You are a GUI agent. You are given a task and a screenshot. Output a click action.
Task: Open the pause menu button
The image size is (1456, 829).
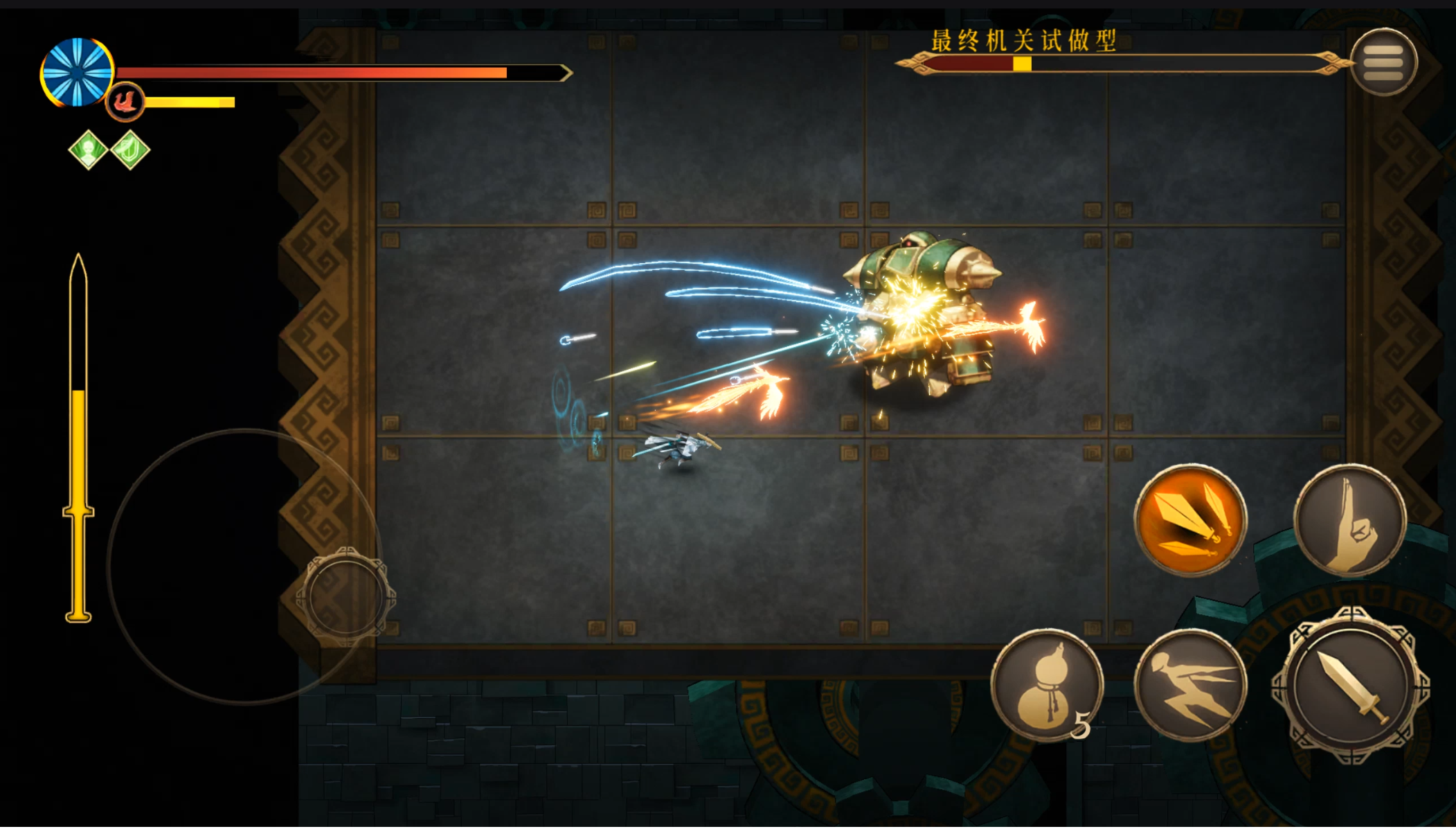[1383, 62]
